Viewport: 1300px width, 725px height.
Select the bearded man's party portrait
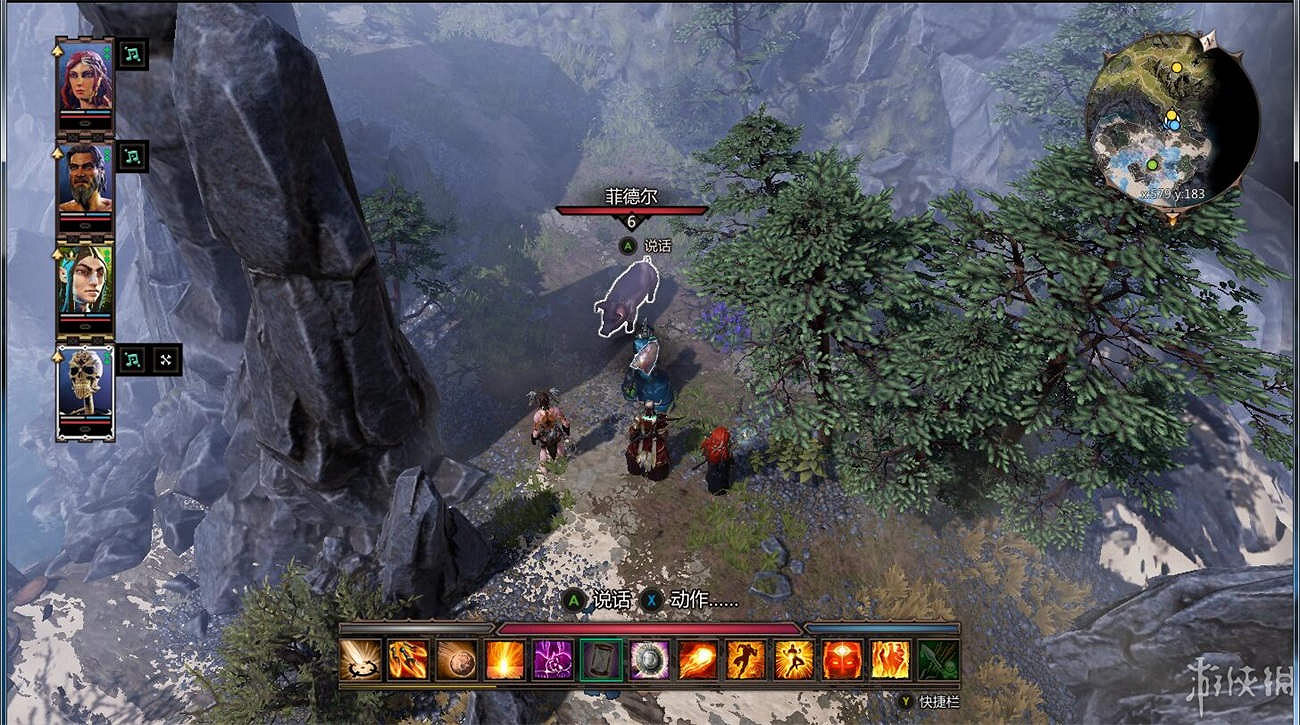(x=85, y=181)
